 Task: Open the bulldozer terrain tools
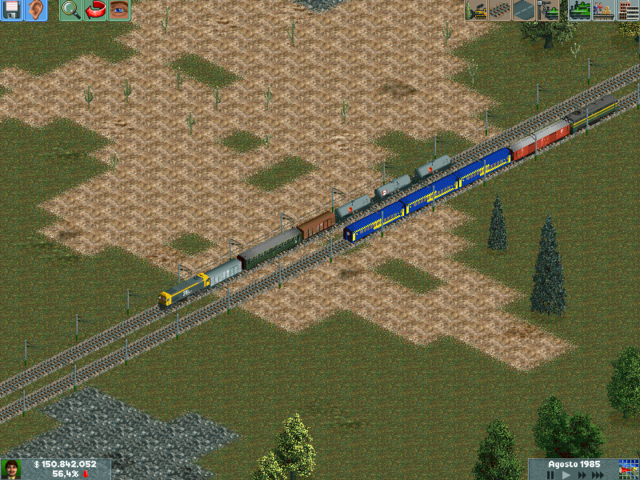[476, 11]
